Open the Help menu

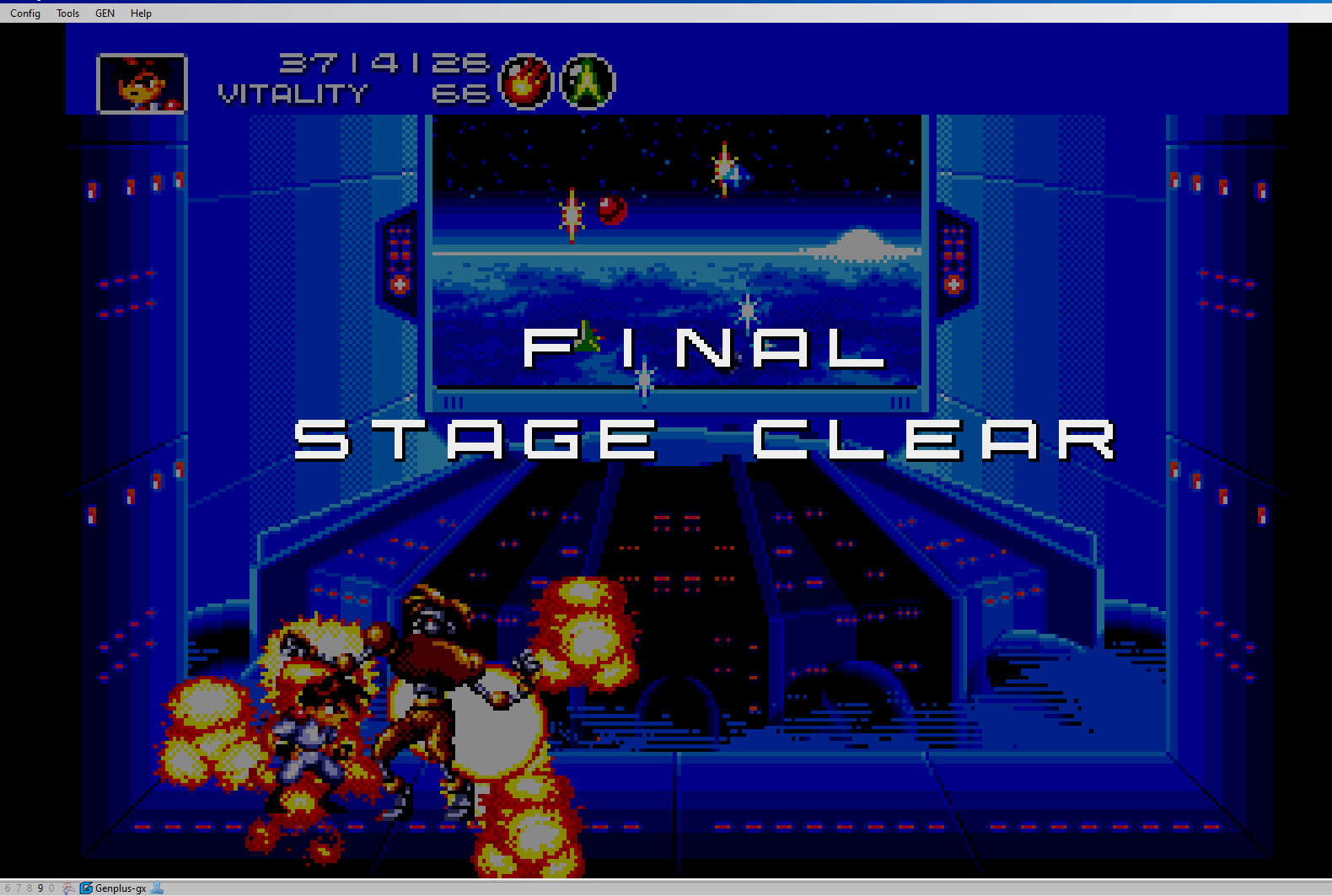tap(141, 13)
